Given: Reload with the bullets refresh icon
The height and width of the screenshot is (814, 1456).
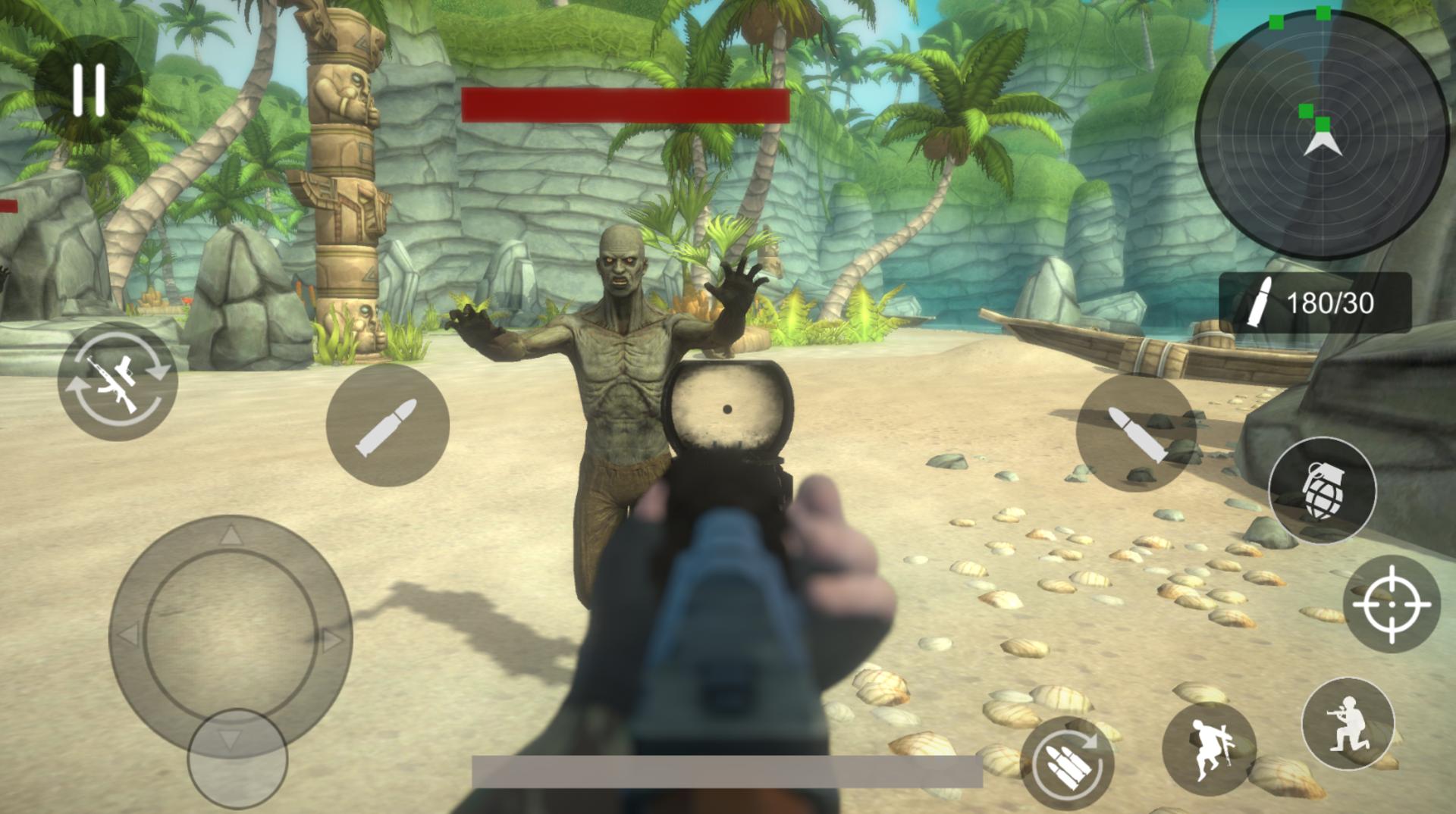Looking at the screenshot, I should click(x=1067, y=762).
